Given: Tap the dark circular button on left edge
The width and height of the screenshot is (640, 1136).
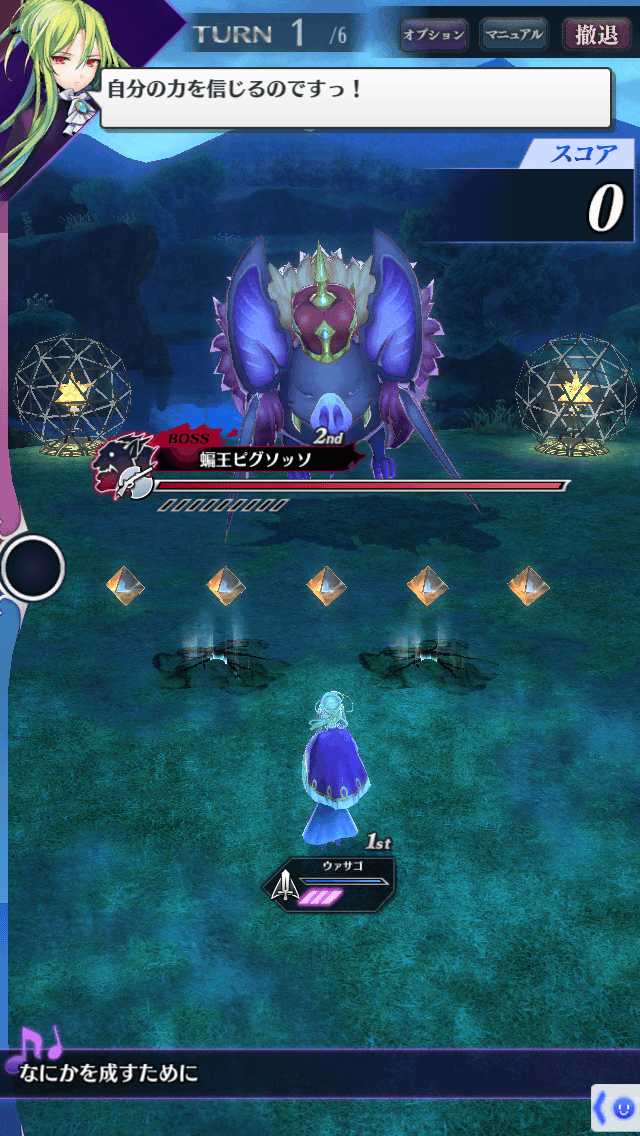Looking at the screenshot, I should point(33,568).
